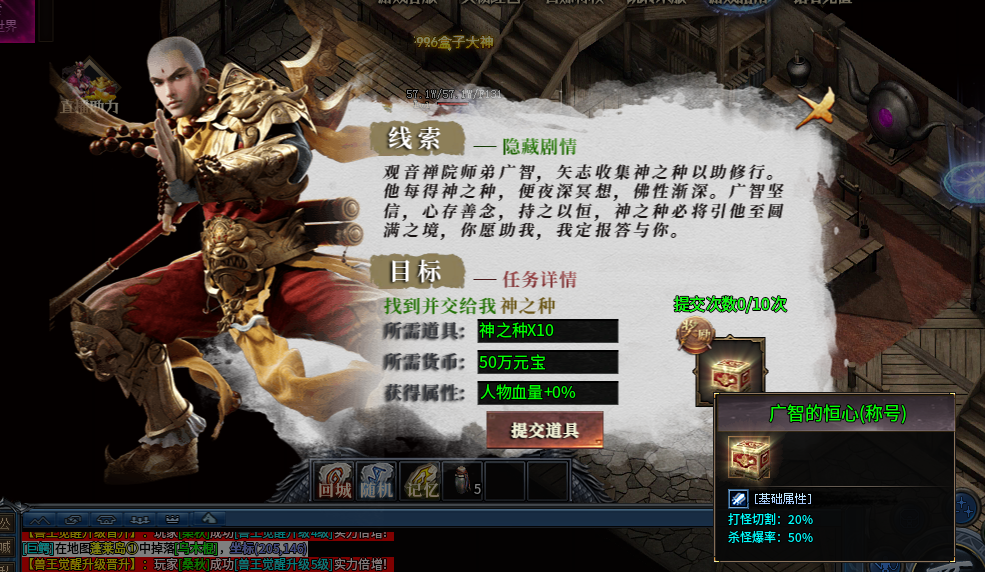The image size is (985, 572).
Task: Click the 提交道具 submit item button
Action: [545, 430]
